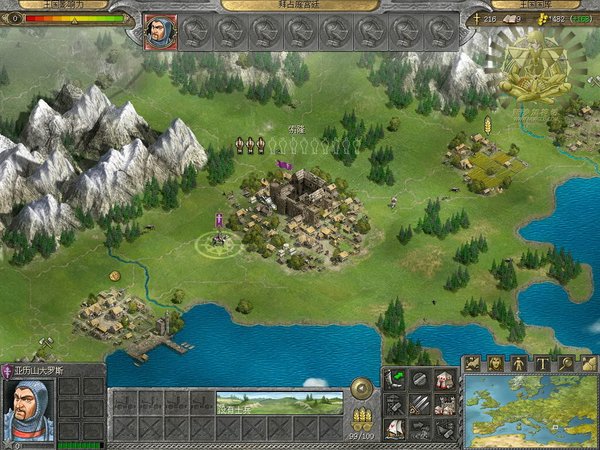Image resolution: width=600 pixels, height=450 pixels.
Task: Select the knight portrait in the royal court bar
Action: (x=158, y=31)
